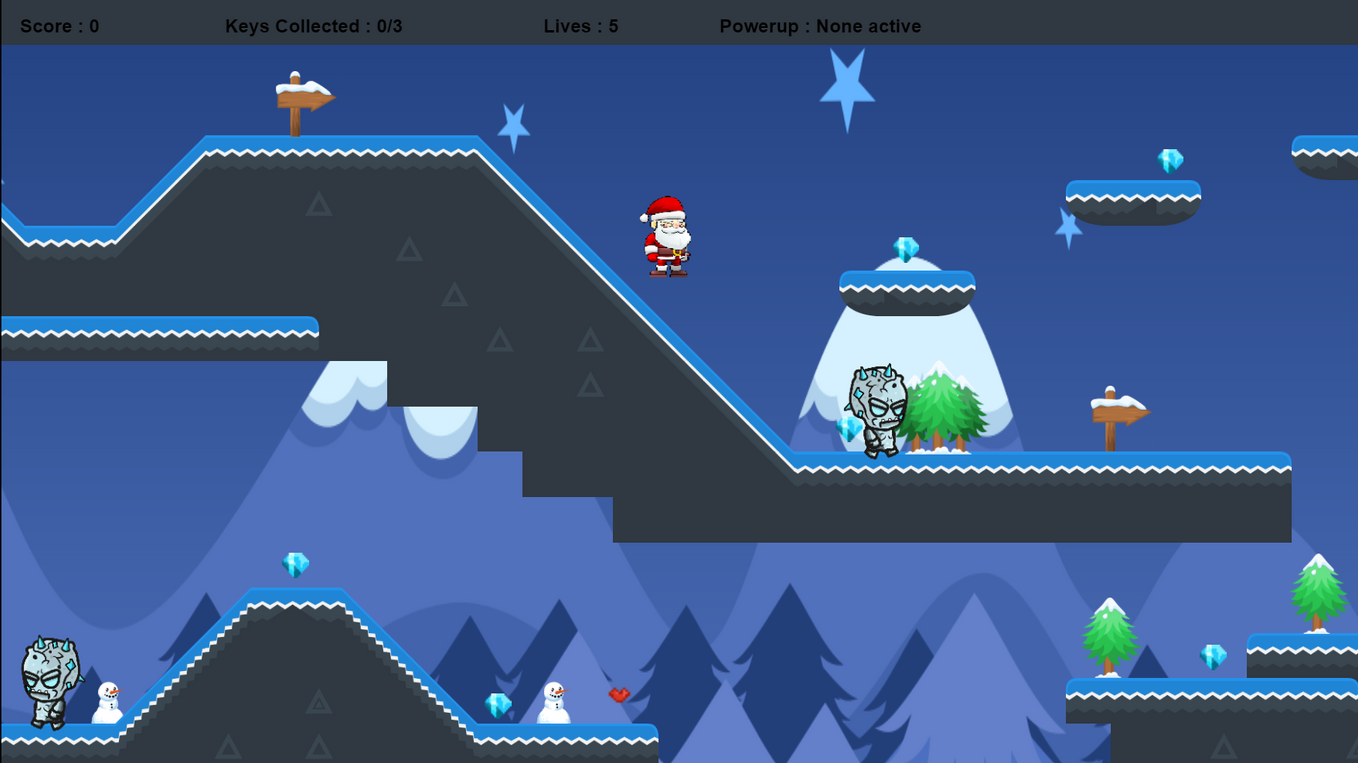Click the red heart pickup
The image size is (1358, 763).
coord(620,694)
